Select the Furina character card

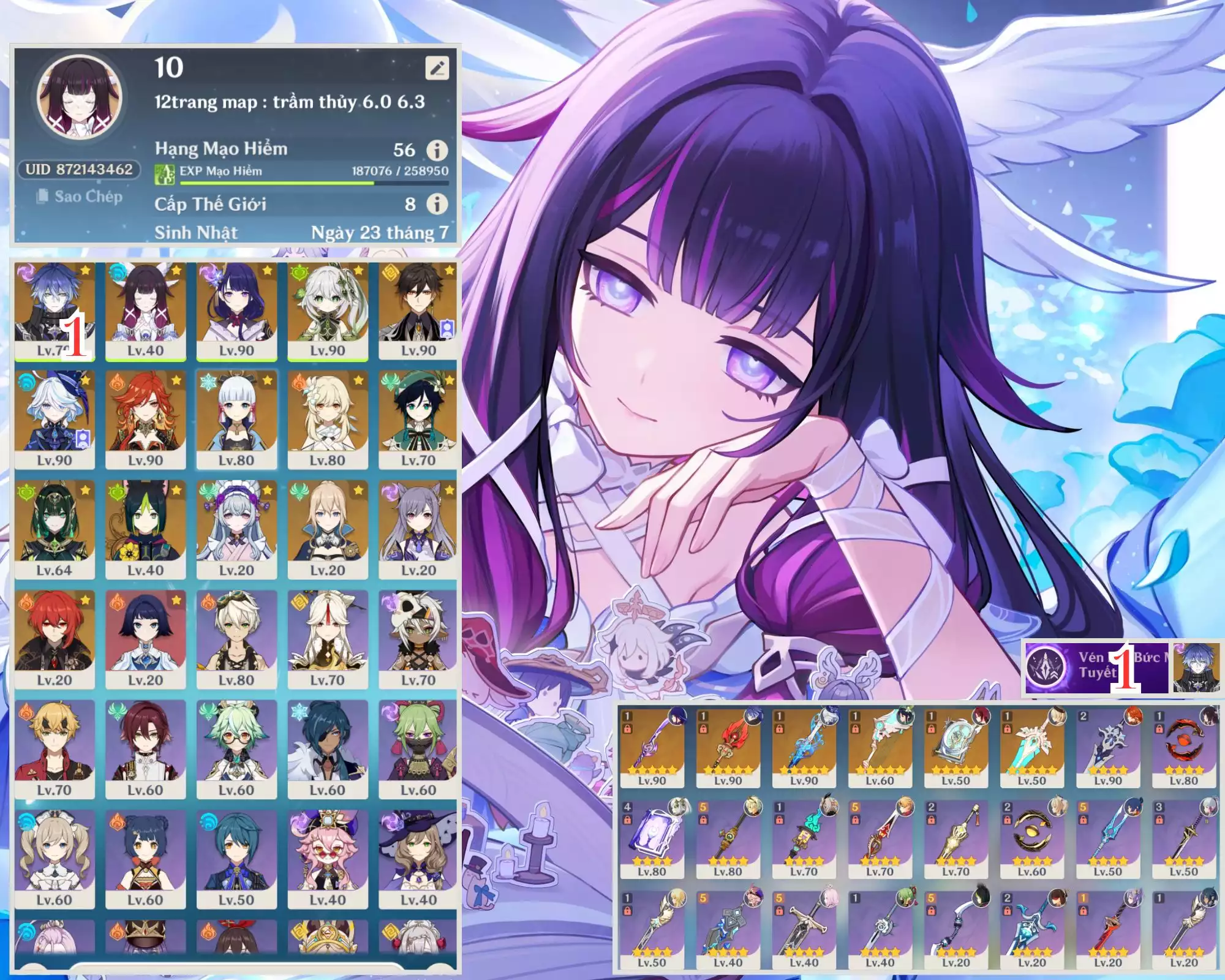pyautogui.click(x=55, y=420)
